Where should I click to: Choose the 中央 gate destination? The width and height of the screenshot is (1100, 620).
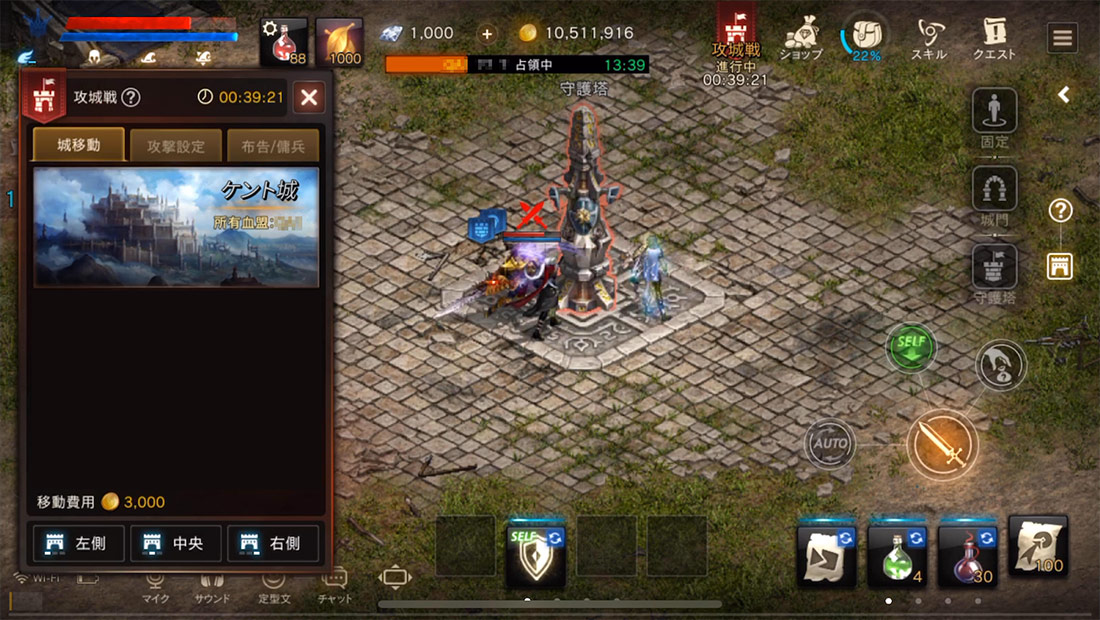[176, 544]
